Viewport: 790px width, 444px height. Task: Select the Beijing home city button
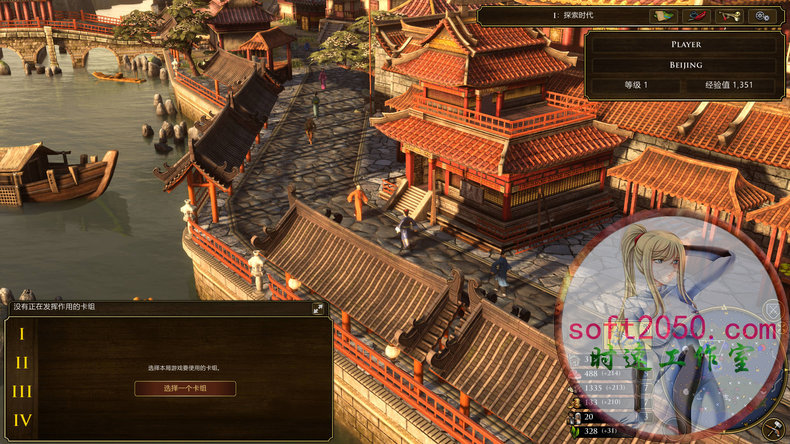pyautogui.click(x=686, y=65)
